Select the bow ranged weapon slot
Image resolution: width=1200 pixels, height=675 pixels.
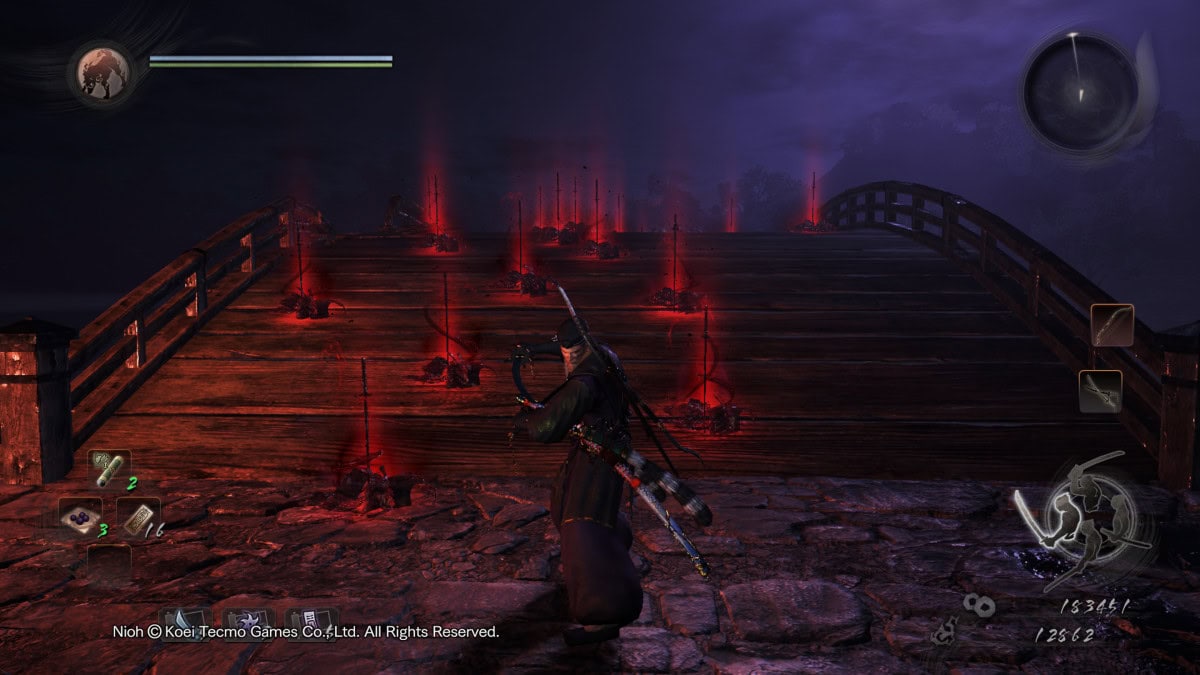click(x=1112, y=325)
